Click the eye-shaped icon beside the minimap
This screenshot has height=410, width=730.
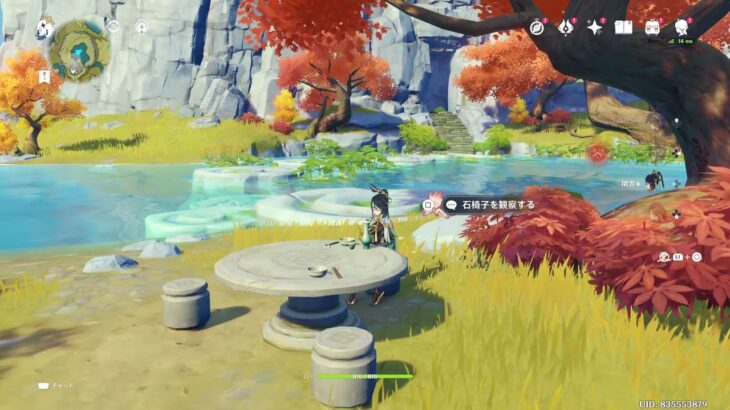113,26
